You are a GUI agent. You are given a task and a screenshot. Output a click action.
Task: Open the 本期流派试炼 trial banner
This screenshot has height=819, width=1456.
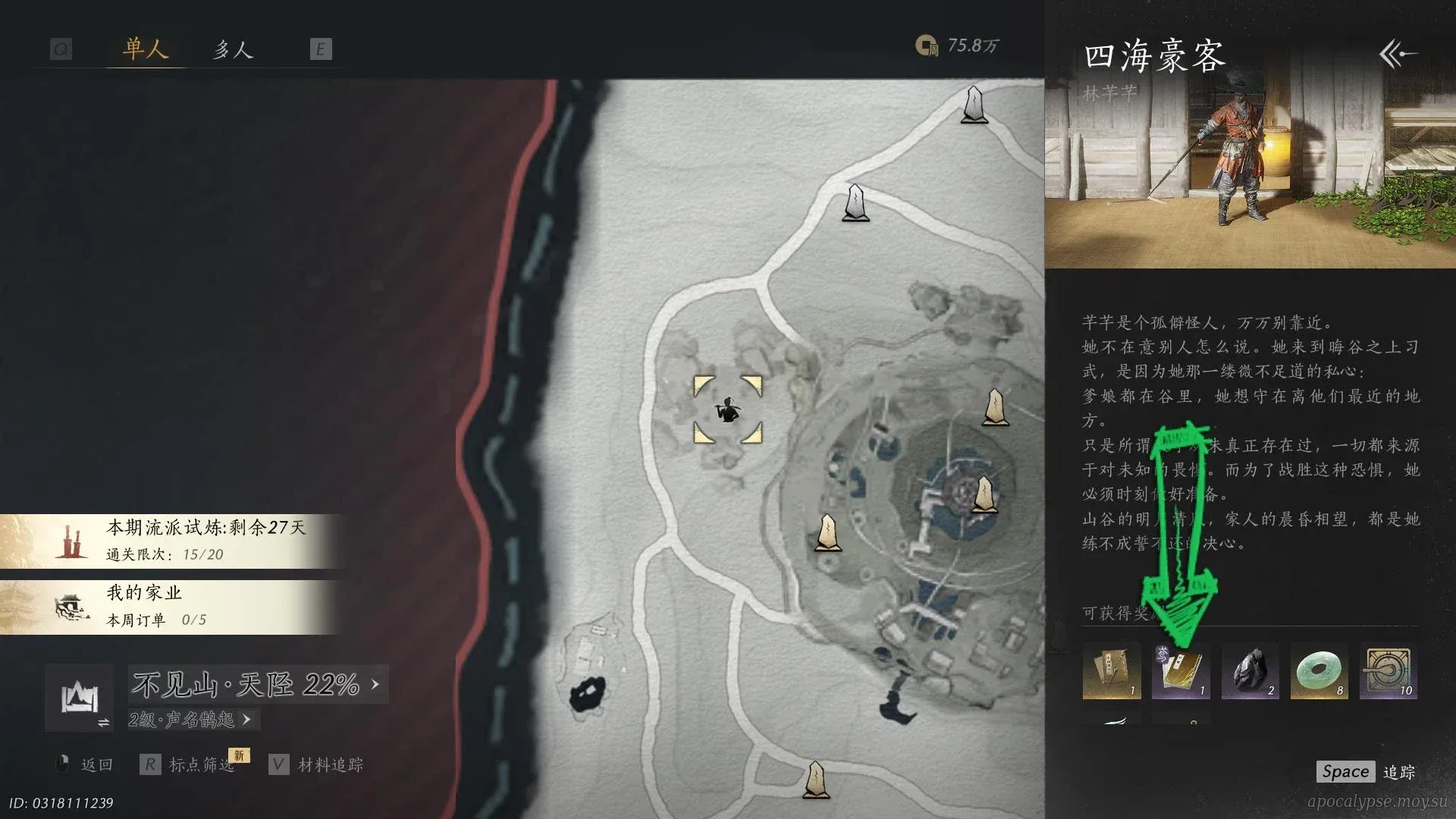pyautogui.click(x=174, y=541)
